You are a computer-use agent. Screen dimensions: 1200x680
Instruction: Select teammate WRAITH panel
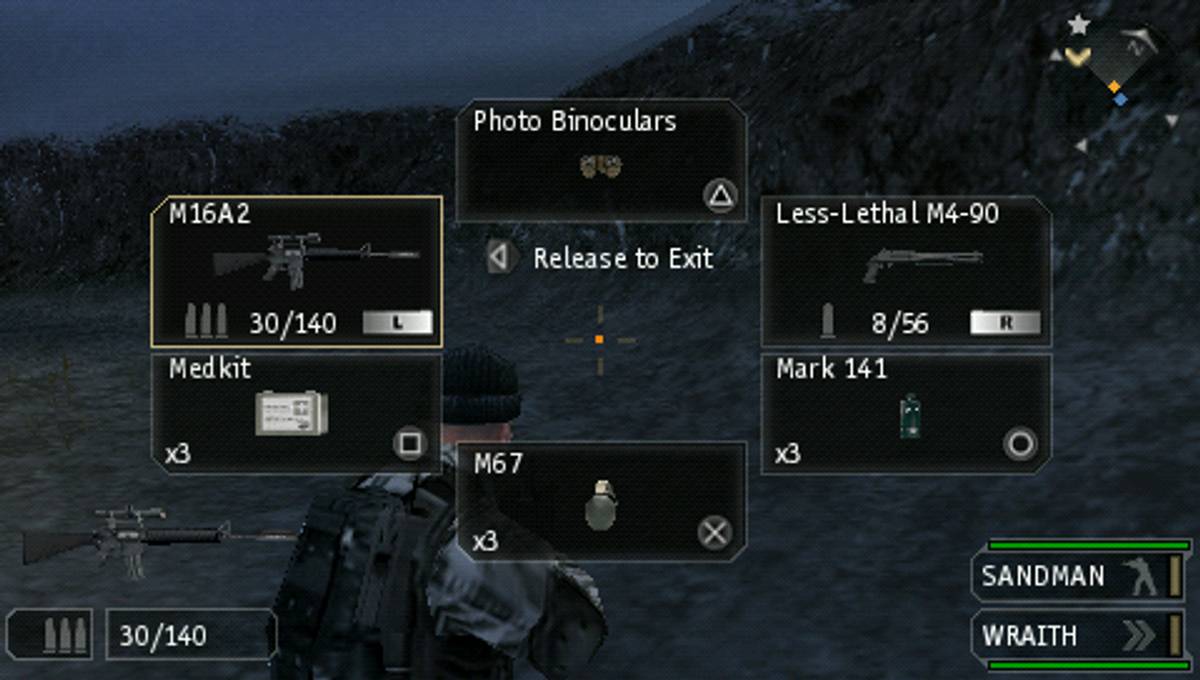(1078, 636)
